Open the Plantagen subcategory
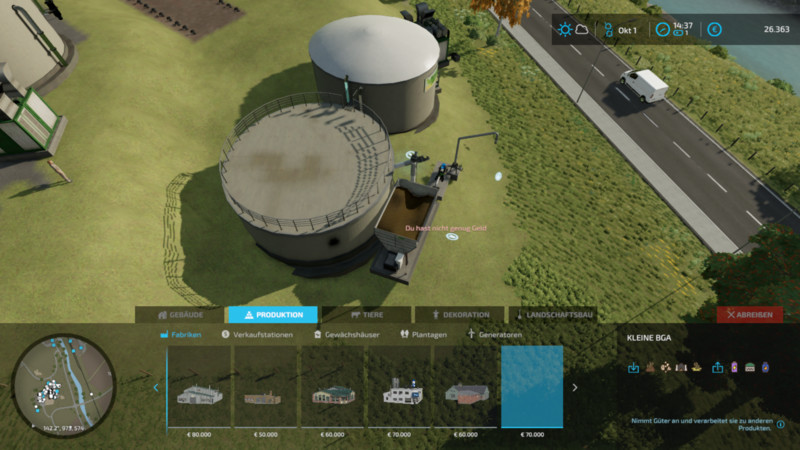The width and height of the screenshot is (800, 450). pyautogui.click(x=423, y=335)
